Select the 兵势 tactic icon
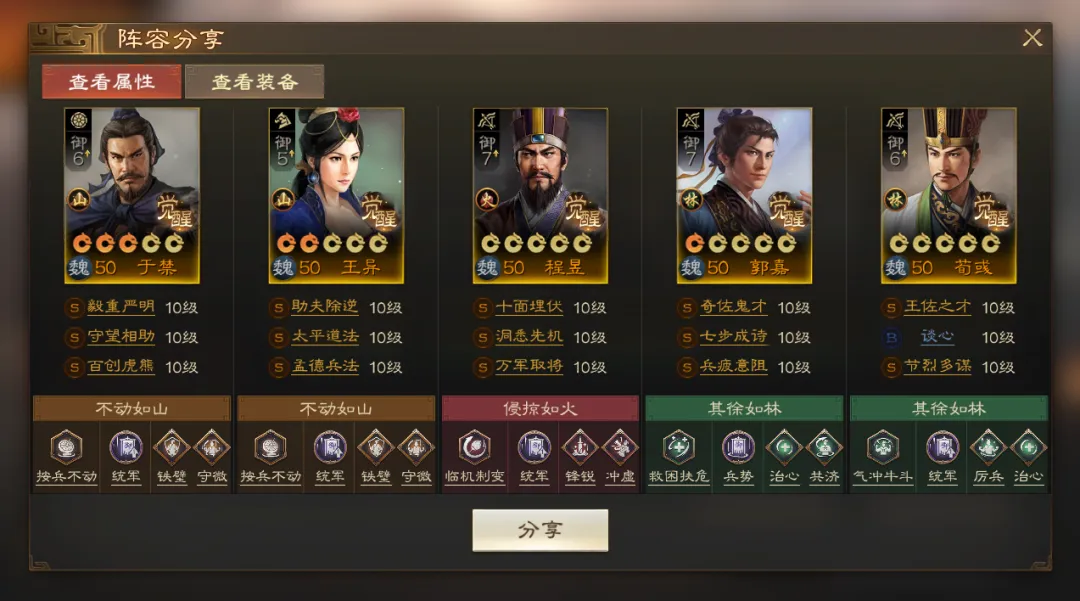 click(738, 447)
